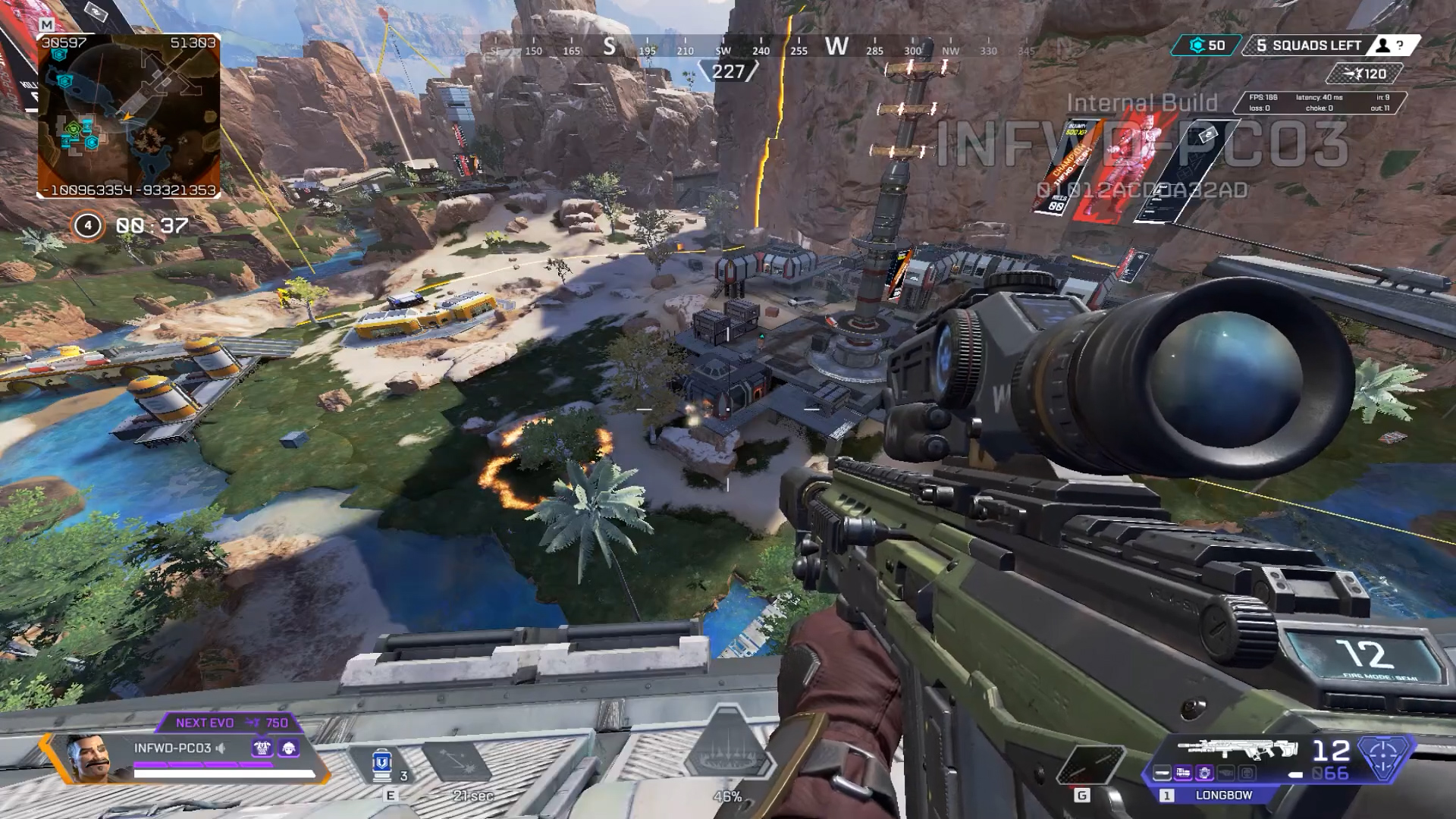Select the Longbow weapon slot
This screenshot has width=1456, height=819.
tap(1223, 795)
